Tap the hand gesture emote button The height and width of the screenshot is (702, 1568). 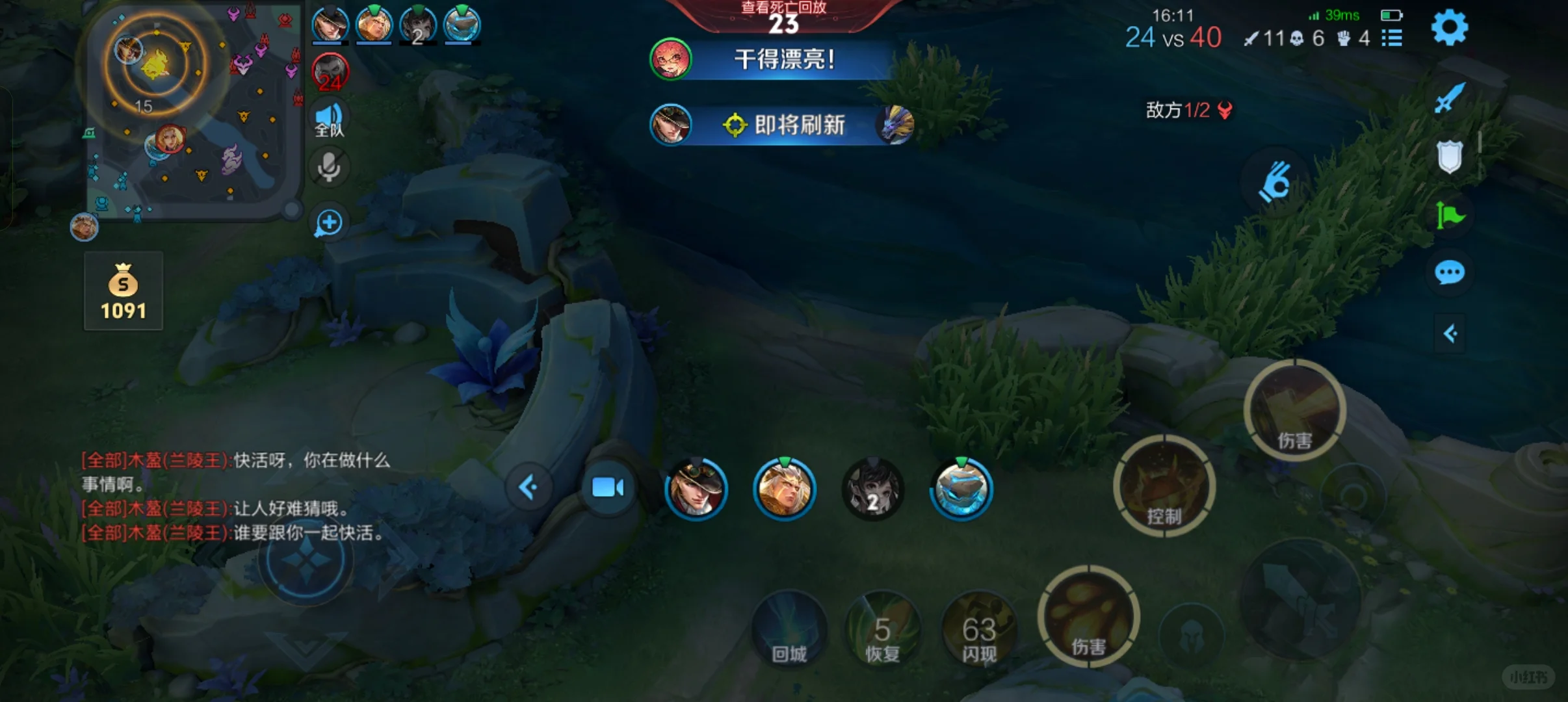(1274, 183)
